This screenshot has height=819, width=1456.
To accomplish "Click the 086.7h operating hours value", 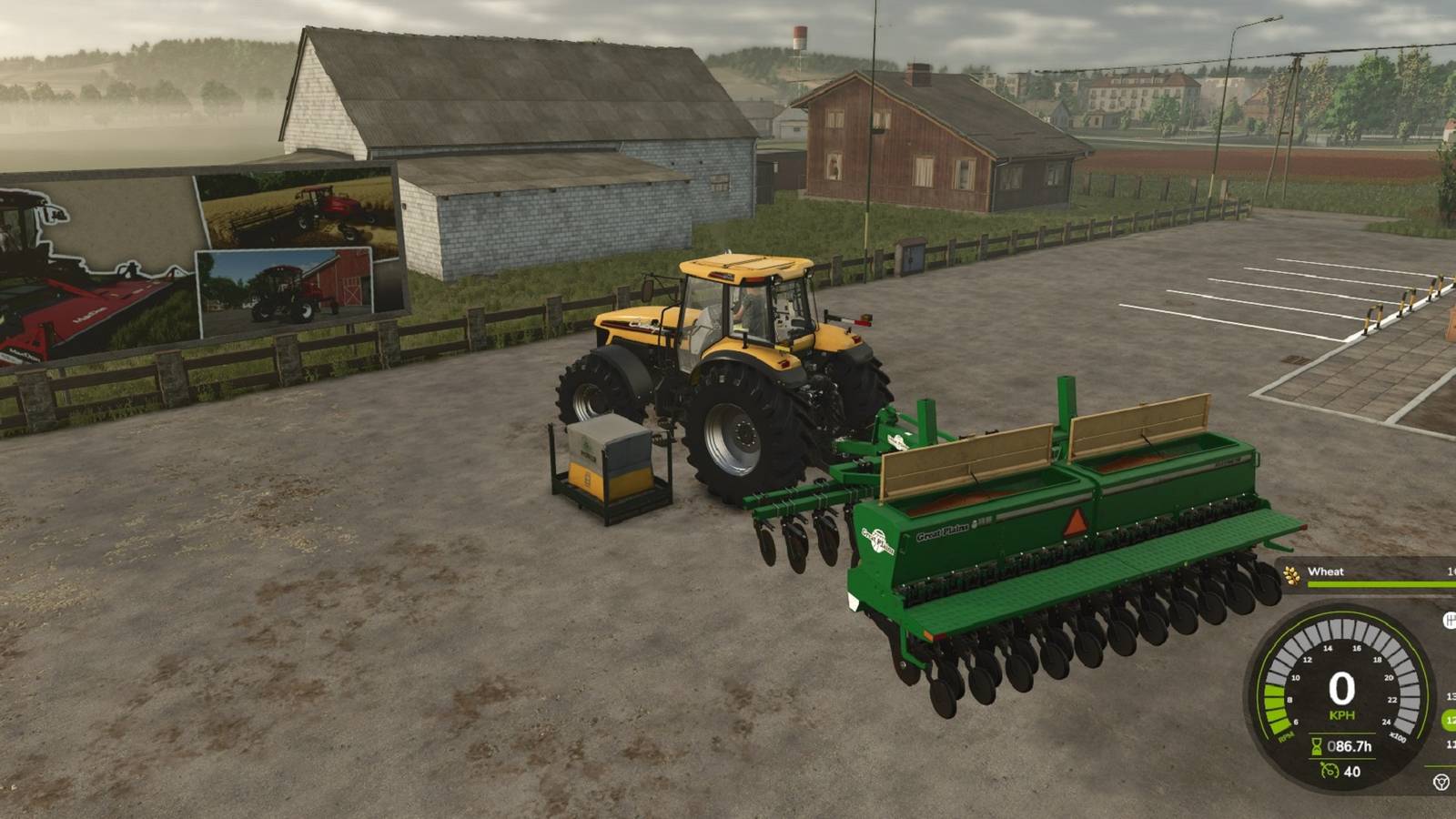I will (x=1350, y=746).
